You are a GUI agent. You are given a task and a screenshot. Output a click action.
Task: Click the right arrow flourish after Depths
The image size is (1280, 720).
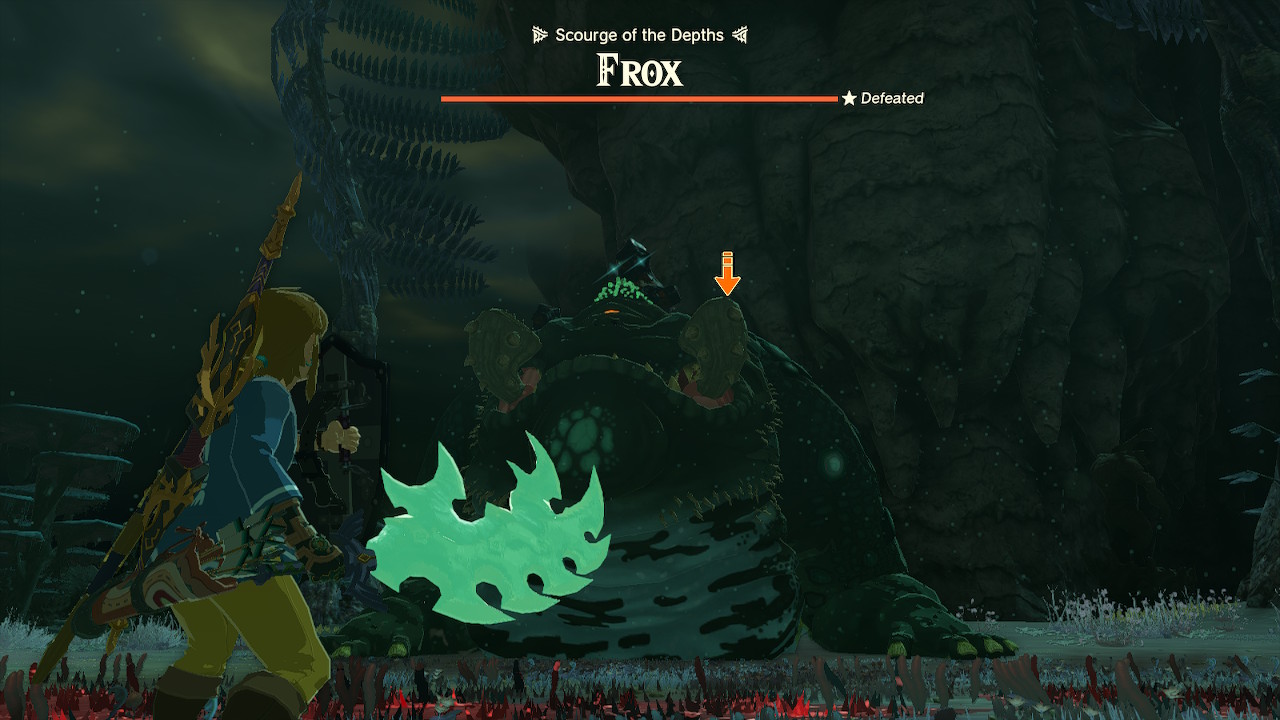tap(740, 34)
